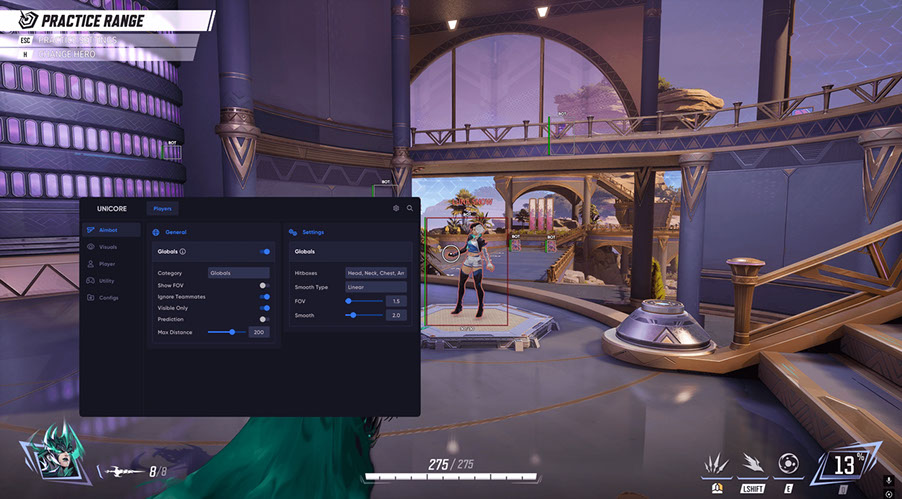Enable the Show FOV toggle
Image resolution: width=902 pixels, height=499 pixels.
(x=264, y=285)
